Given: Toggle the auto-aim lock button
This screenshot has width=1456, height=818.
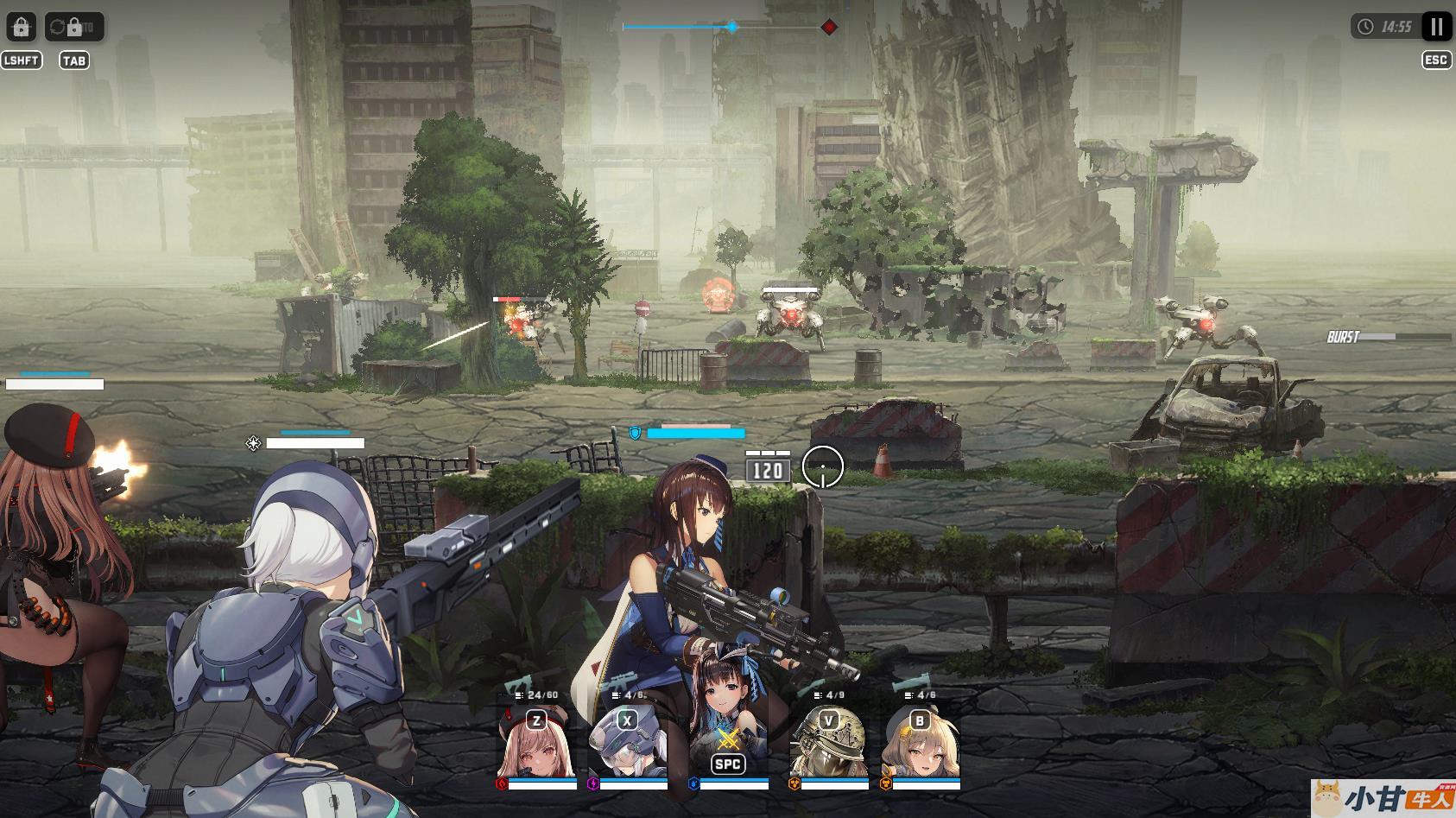Looking at the screenshot, I should [x=22, y=27].
